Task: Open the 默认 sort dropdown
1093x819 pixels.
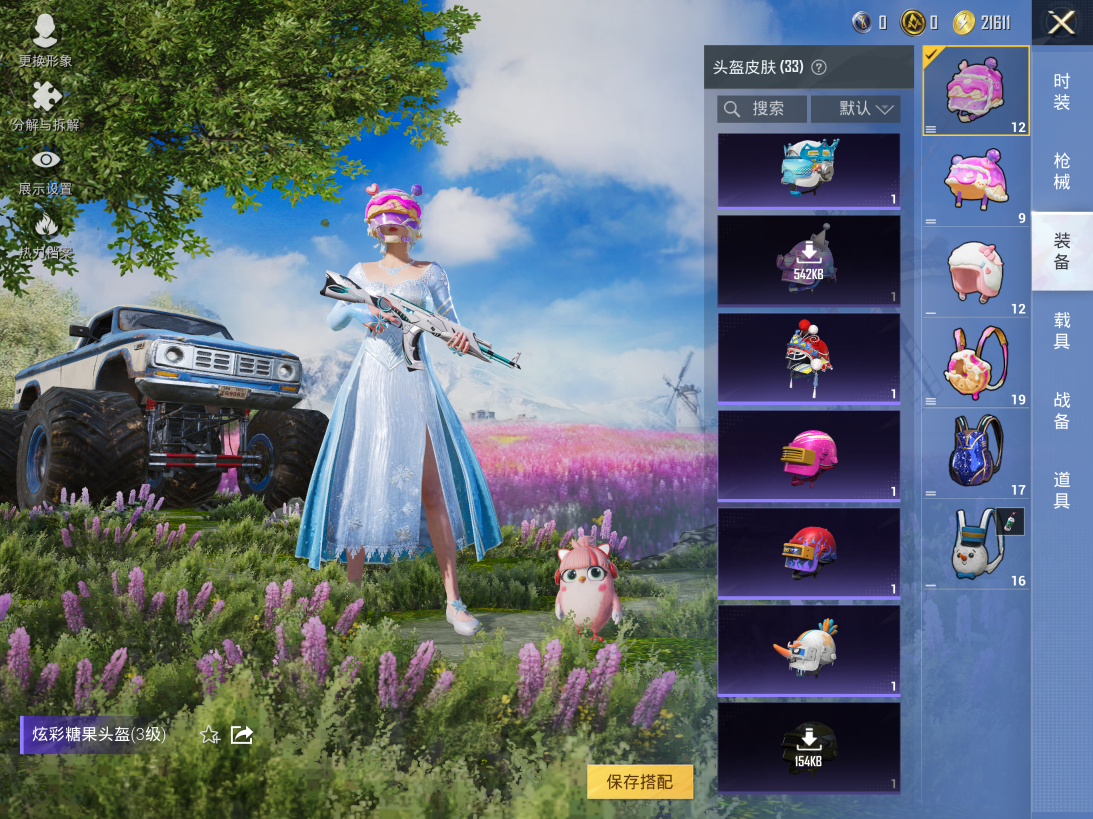Action: pos(856,109)
